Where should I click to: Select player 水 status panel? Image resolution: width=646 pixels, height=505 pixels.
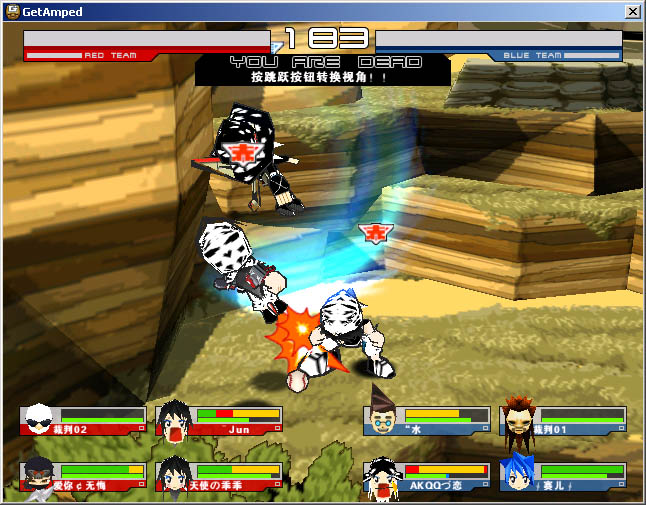click(x=427, y=420)
